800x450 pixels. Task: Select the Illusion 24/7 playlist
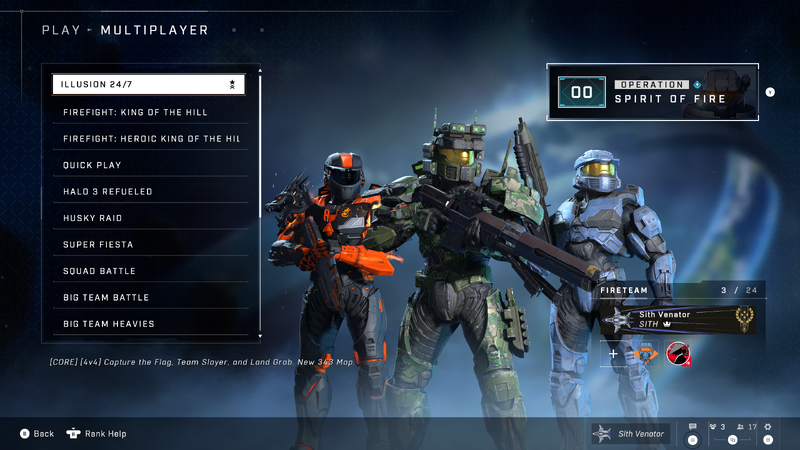tap(148, 85)
